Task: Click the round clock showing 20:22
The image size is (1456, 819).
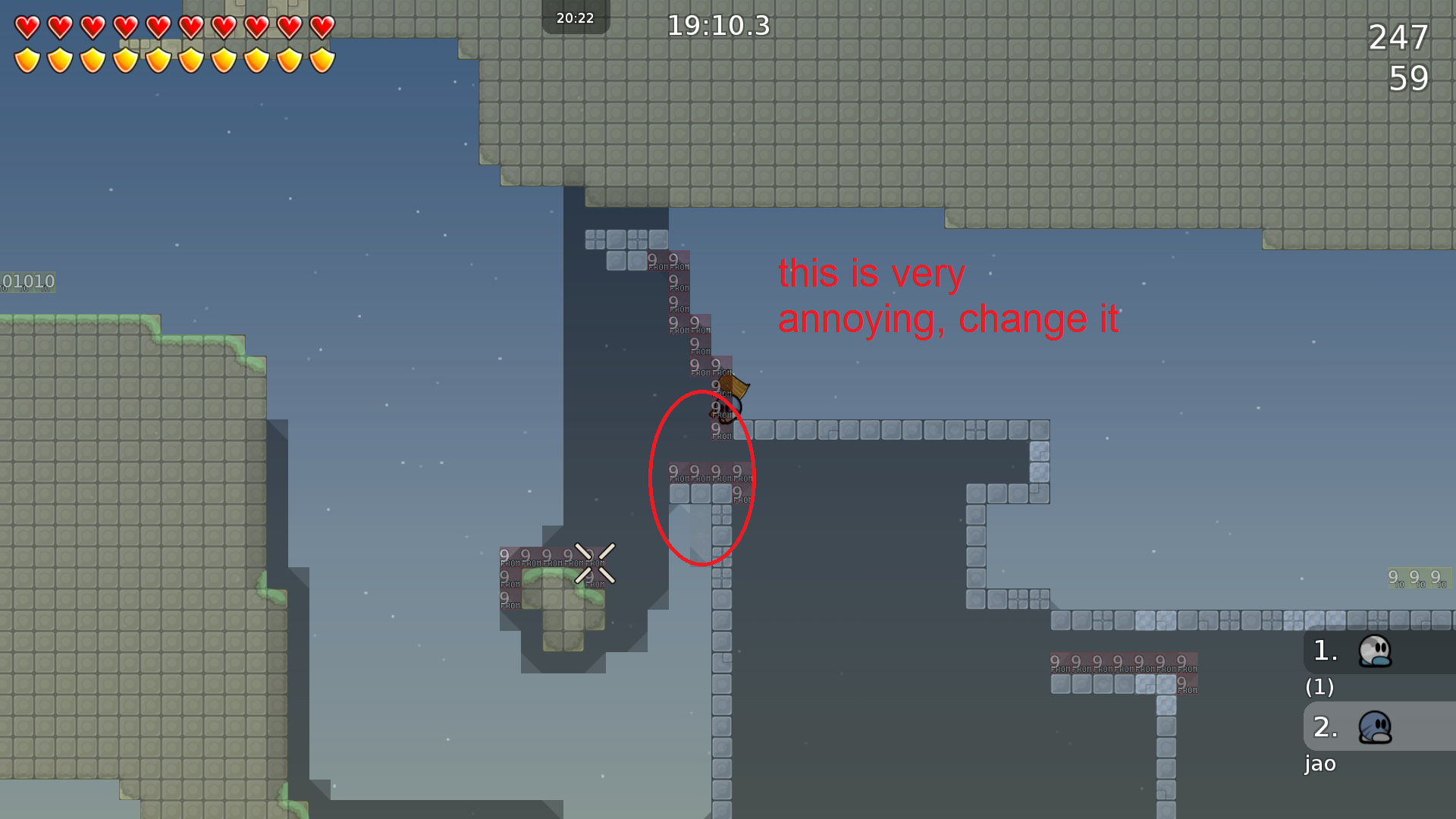Action: tap(576, 18)
